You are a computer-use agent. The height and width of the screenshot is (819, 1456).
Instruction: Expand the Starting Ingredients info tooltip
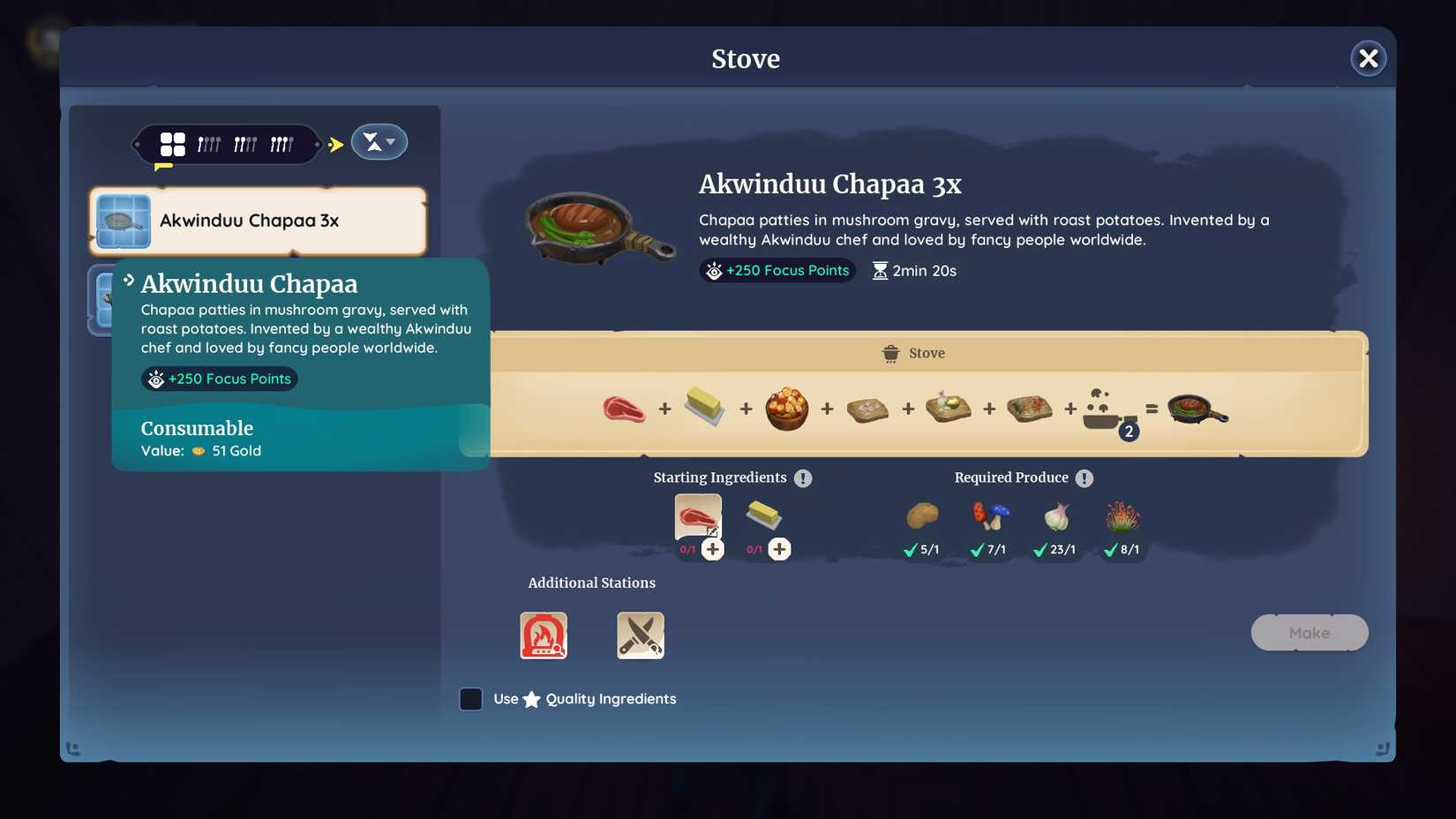pyautogui.click(x=803, y=478)
